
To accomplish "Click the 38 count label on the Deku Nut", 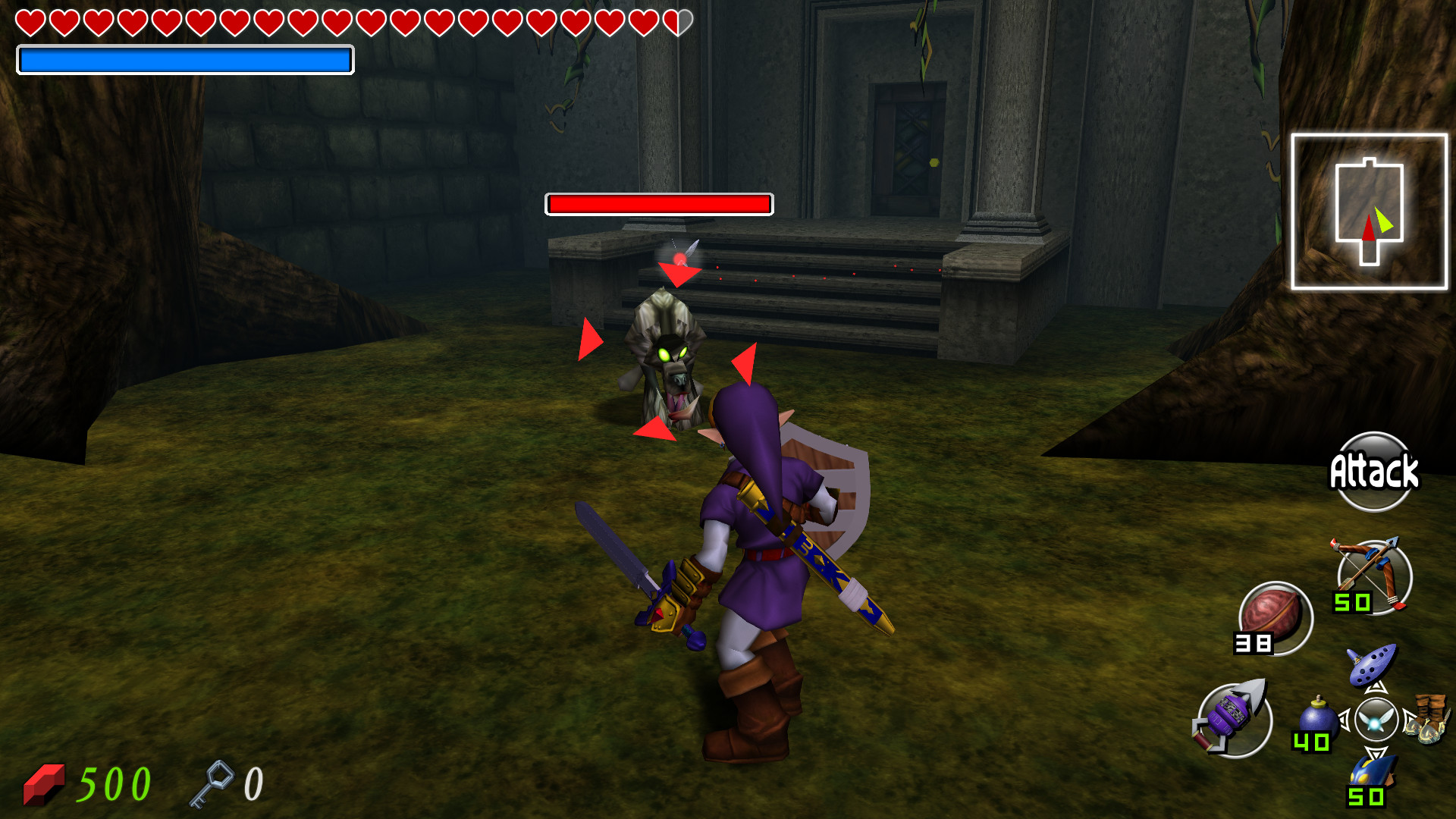I will point(1252,643).
